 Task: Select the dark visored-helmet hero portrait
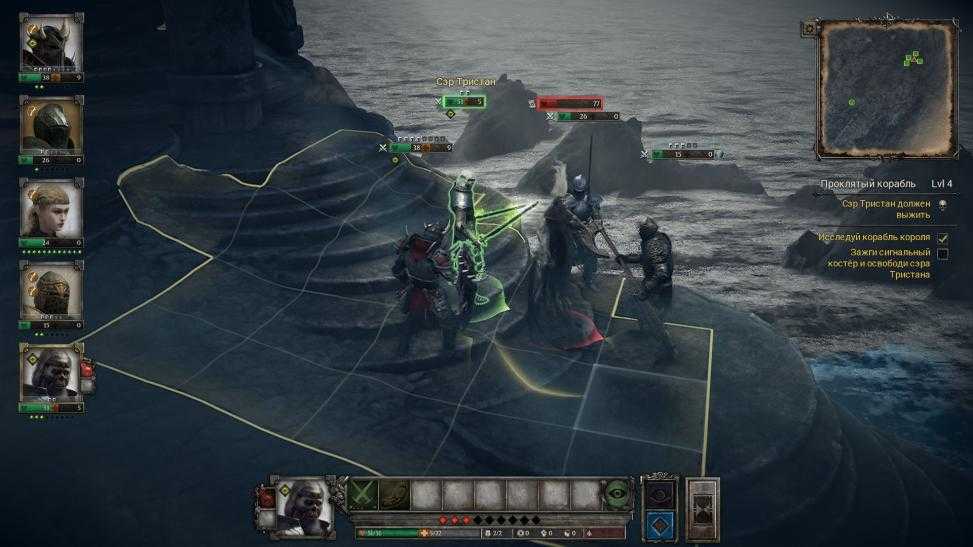51,125
